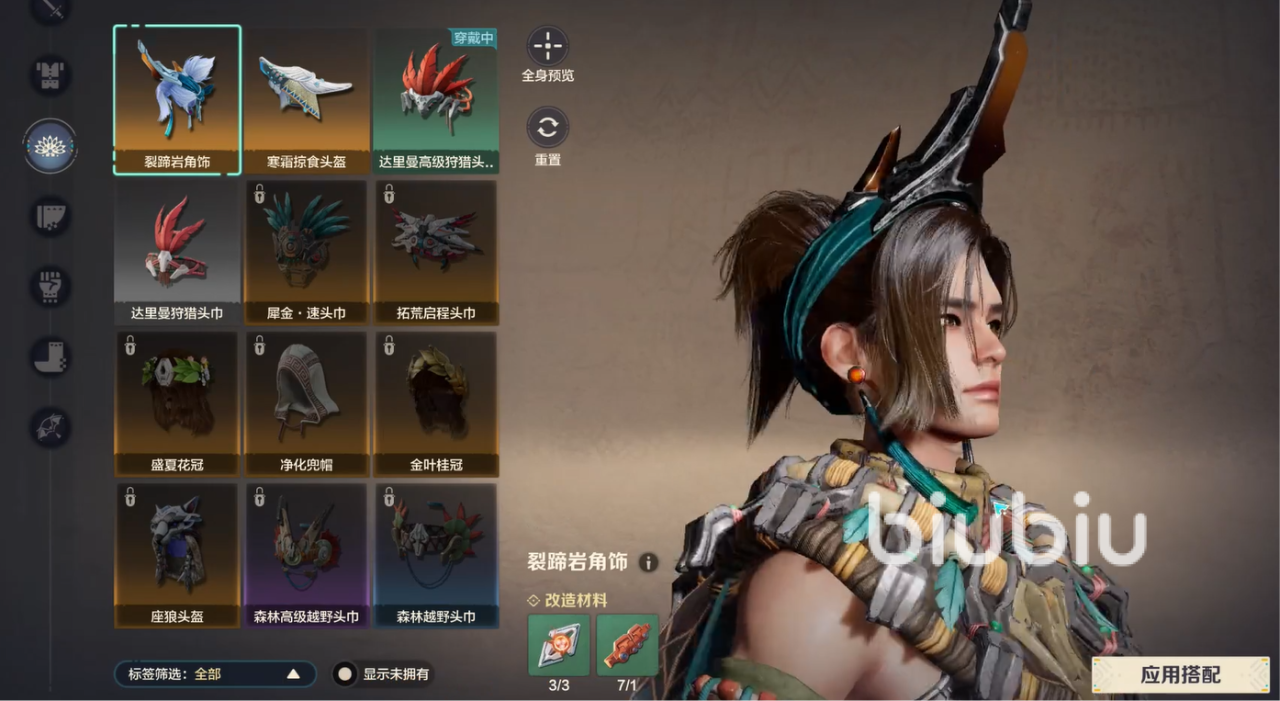This screenshot has width=1280, height=701.
Task: Pick the 净化兜帽 hood
Action: pyautogui.click(x=306, y=403)
